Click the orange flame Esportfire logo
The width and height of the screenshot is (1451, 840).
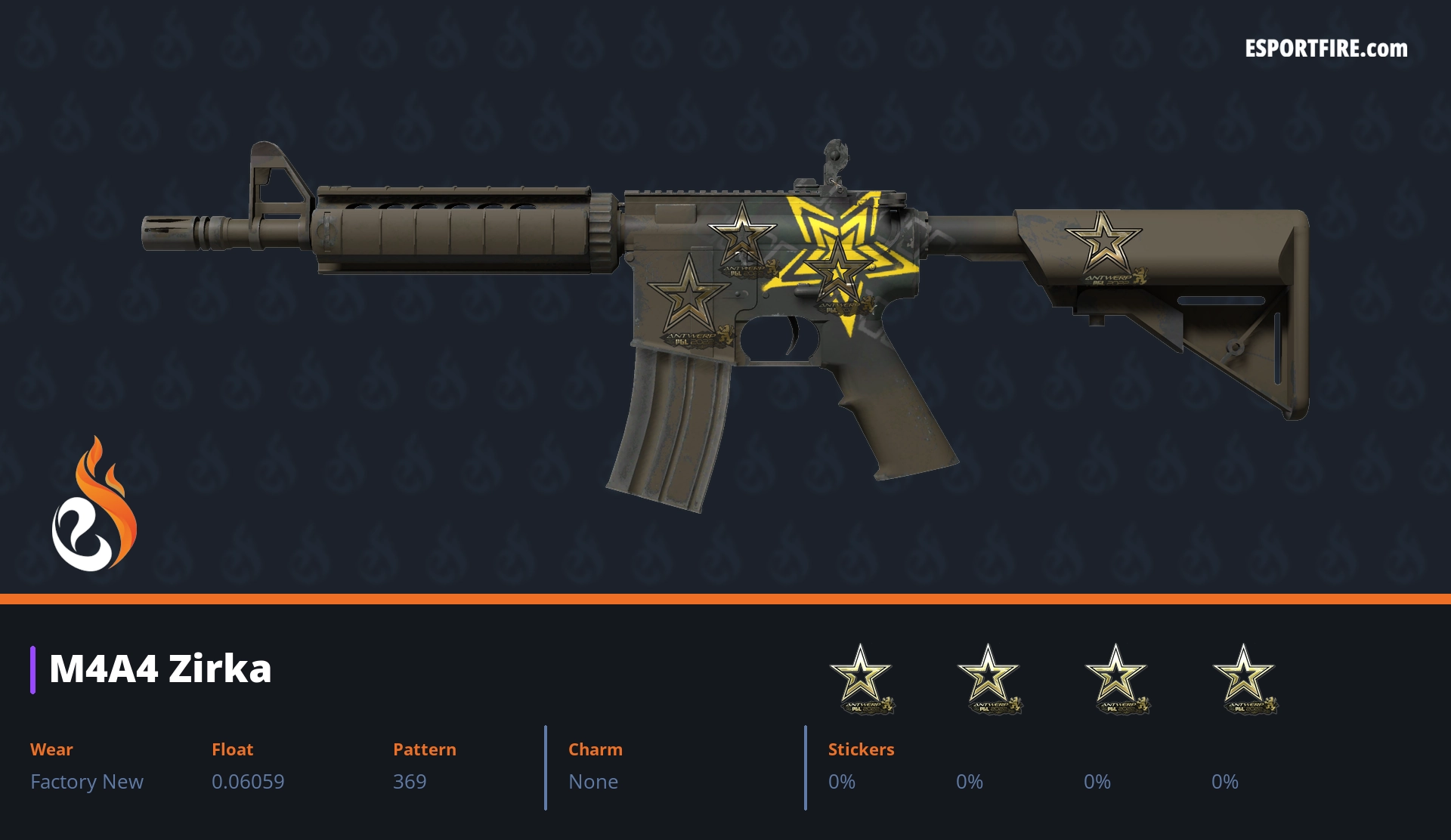point(94,505)
